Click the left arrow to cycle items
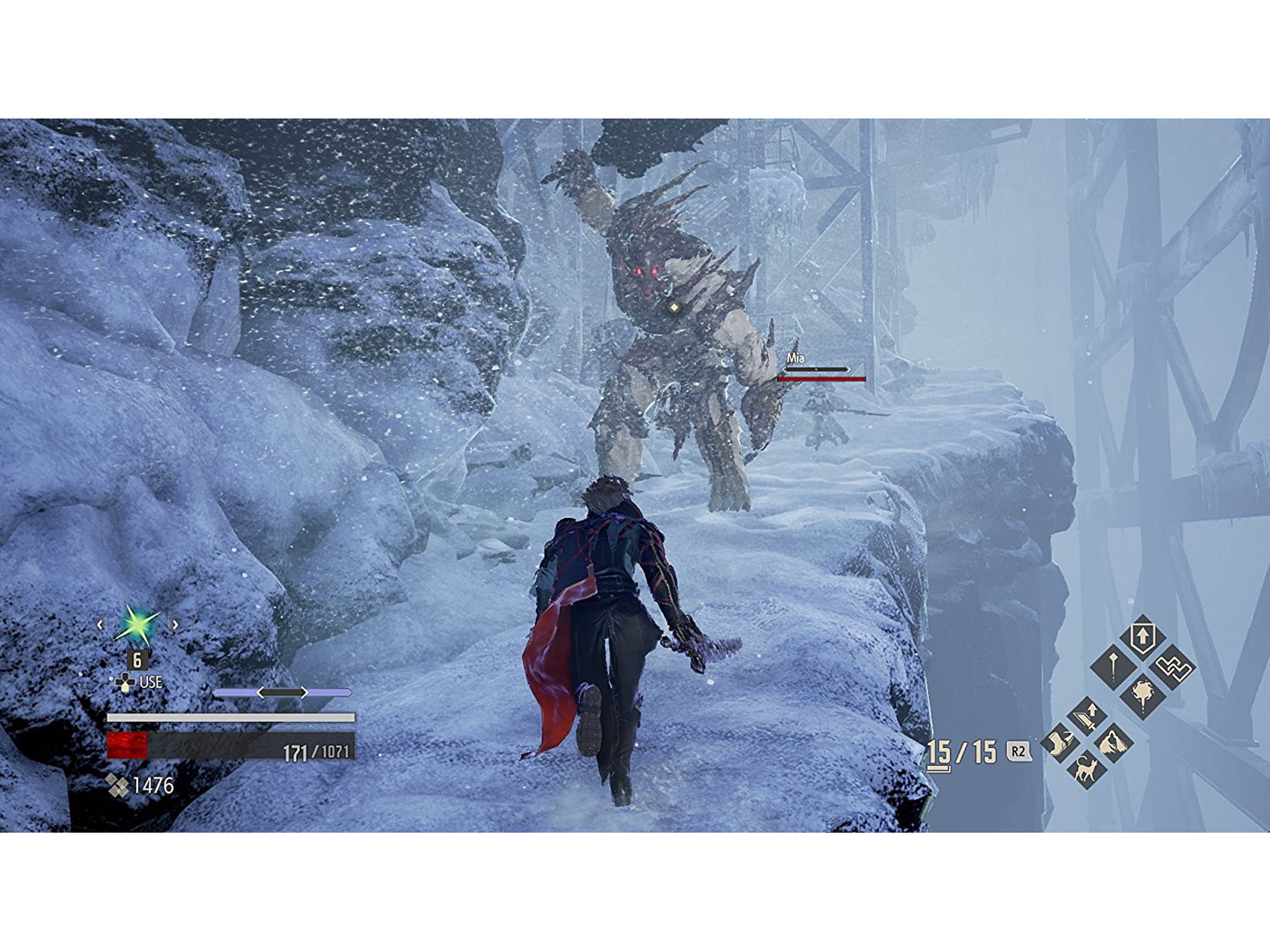The height and width of the screenshot is (952, 1270). (x=100, y=625)
